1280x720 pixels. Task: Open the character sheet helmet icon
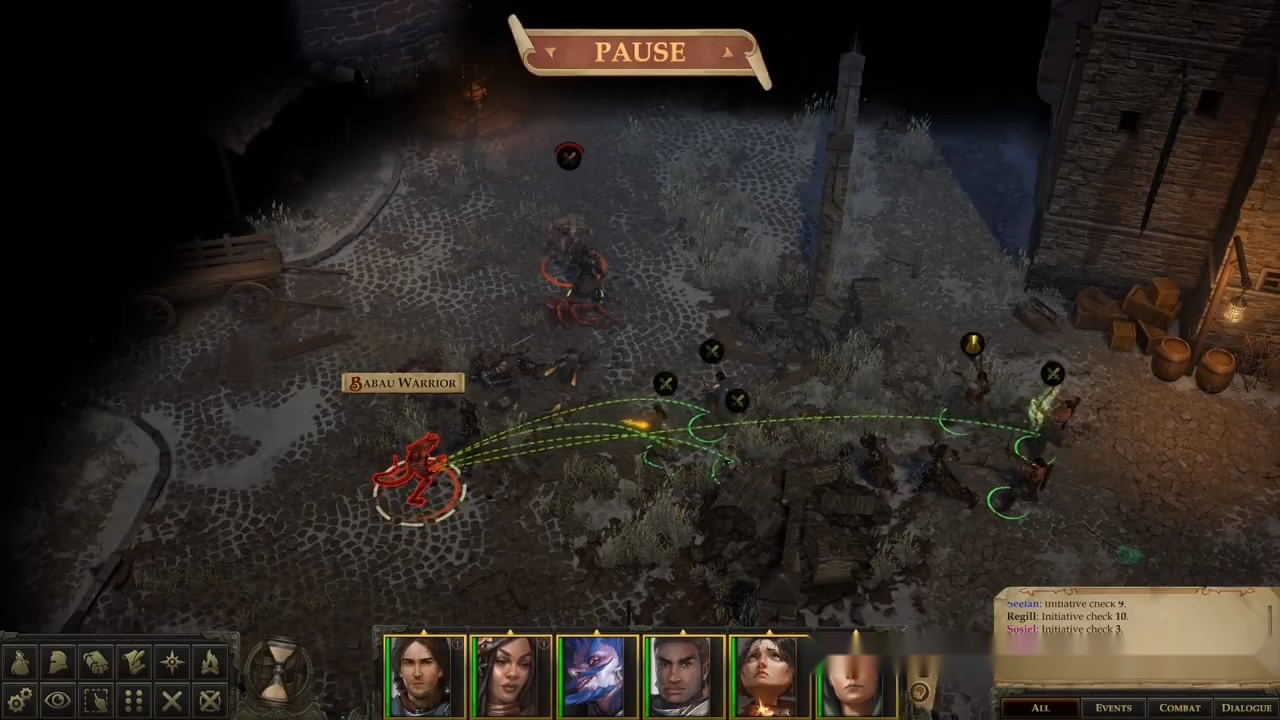click(58, 661)
